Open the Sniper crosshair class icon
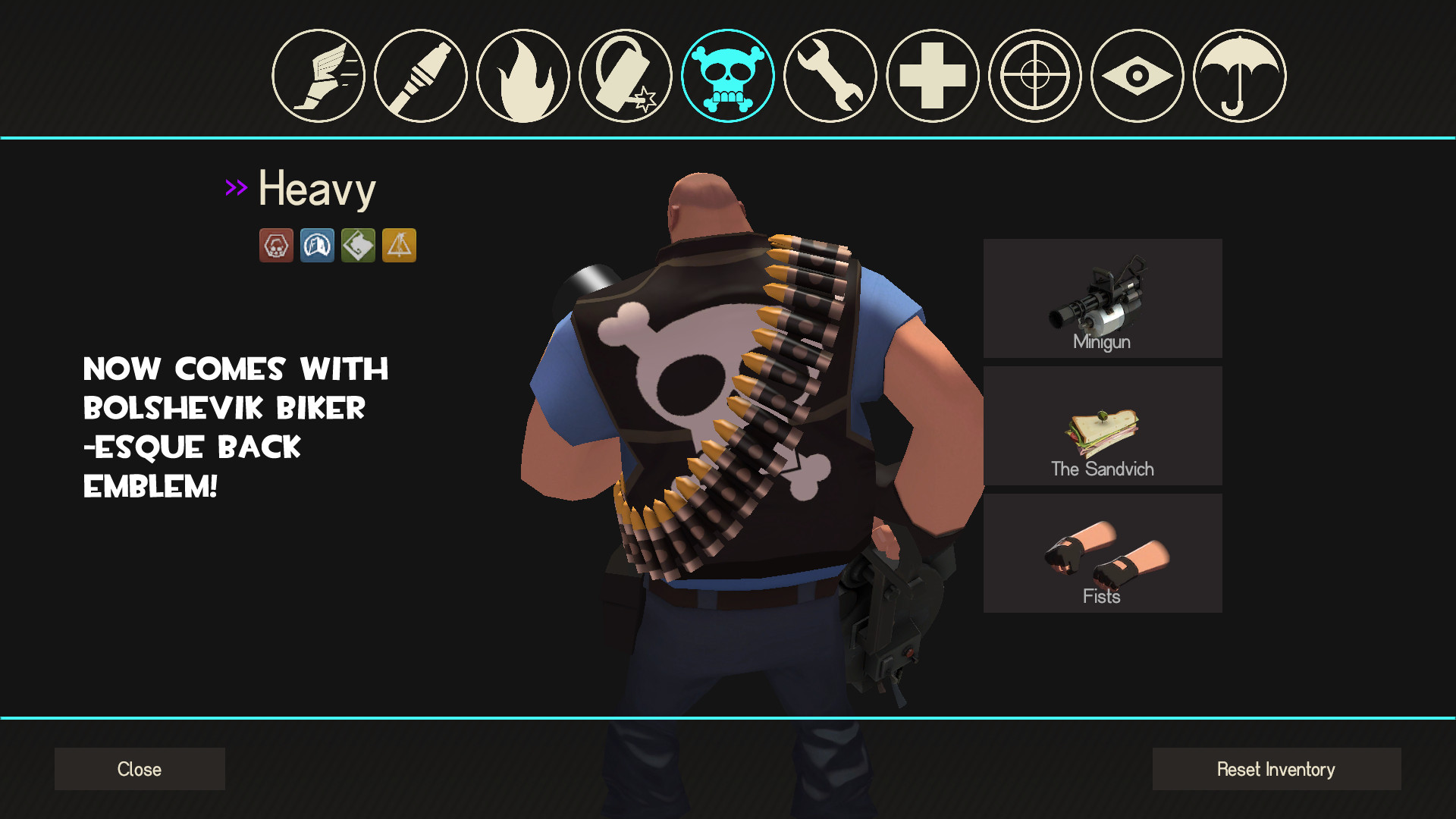Image resolution: width=1456 pixels, height=819 pixels. point(1034,76)
